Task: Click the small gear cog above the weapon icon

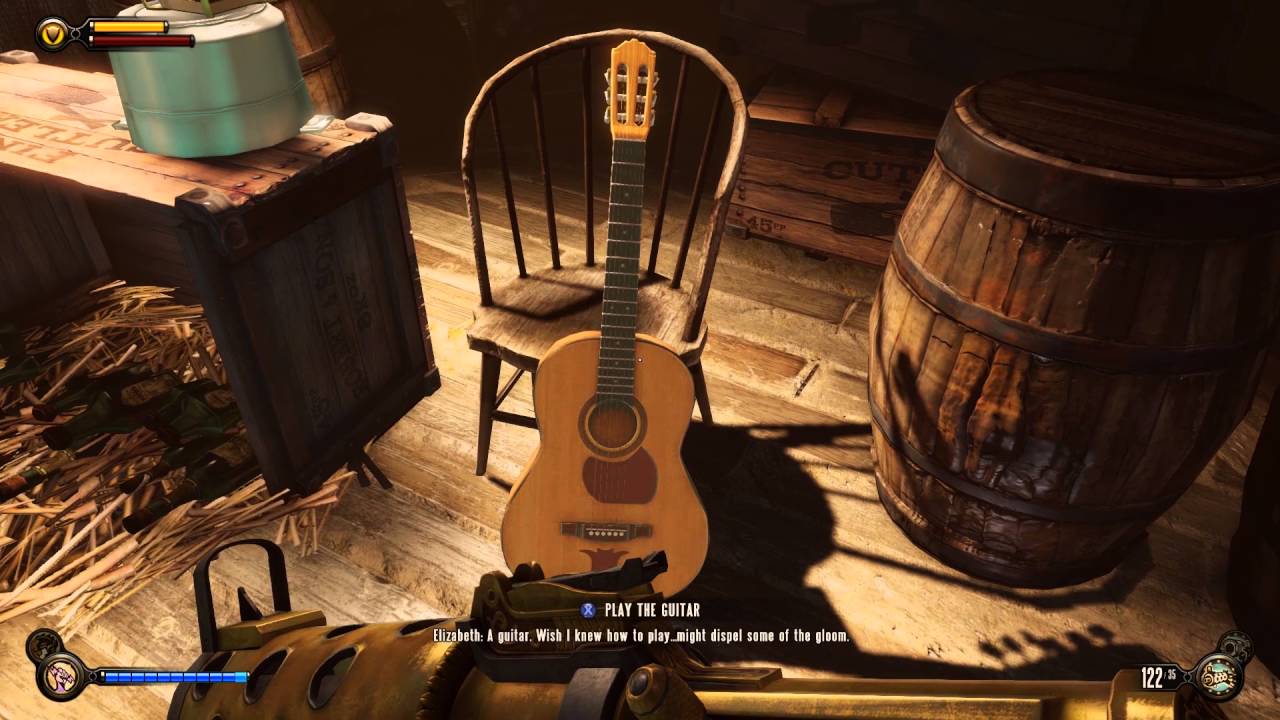Action: click(x=1238, y=645)
